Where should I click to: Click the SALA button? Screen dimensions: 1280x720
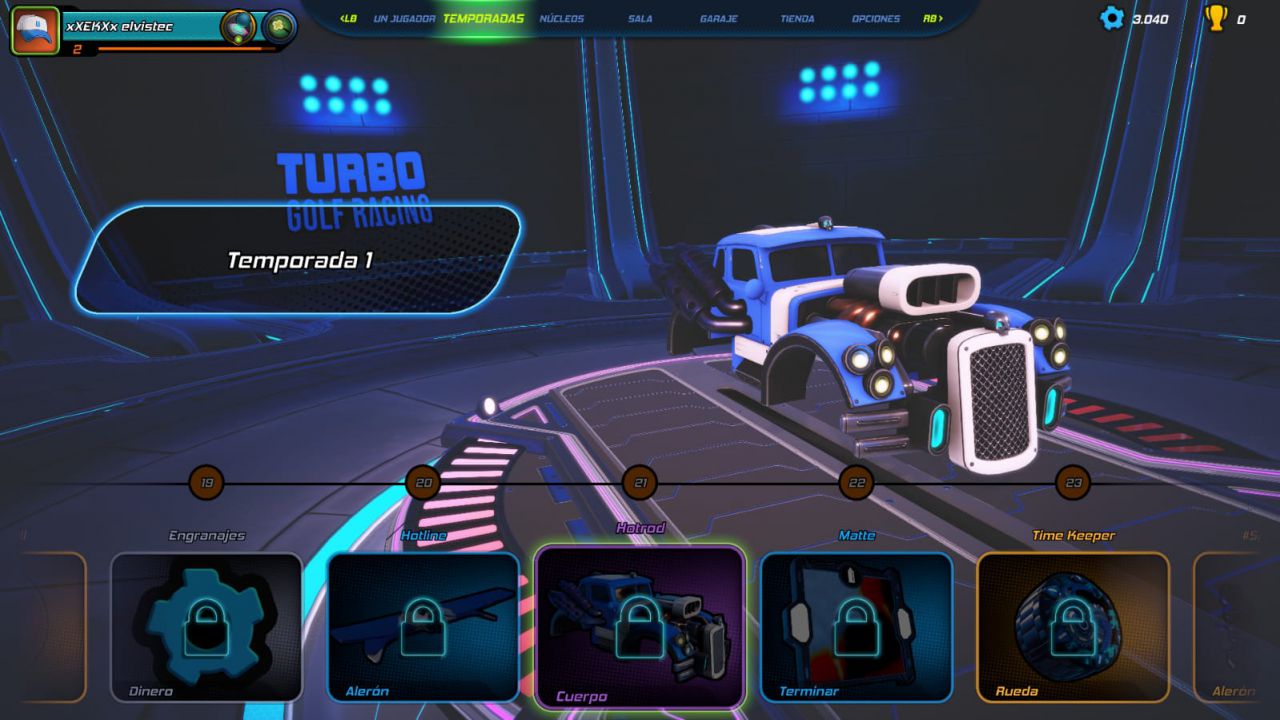(x=640, y=18)
